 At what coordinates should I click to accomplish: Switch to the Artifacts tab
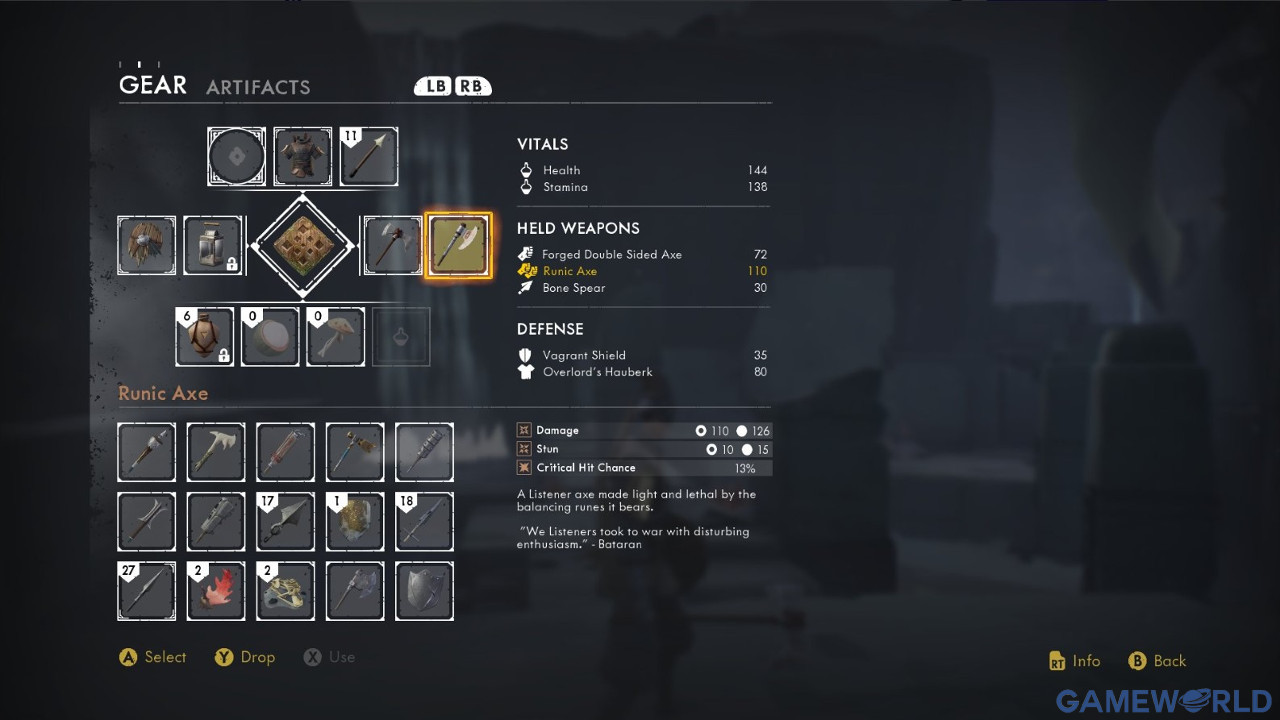click(258, 87)
